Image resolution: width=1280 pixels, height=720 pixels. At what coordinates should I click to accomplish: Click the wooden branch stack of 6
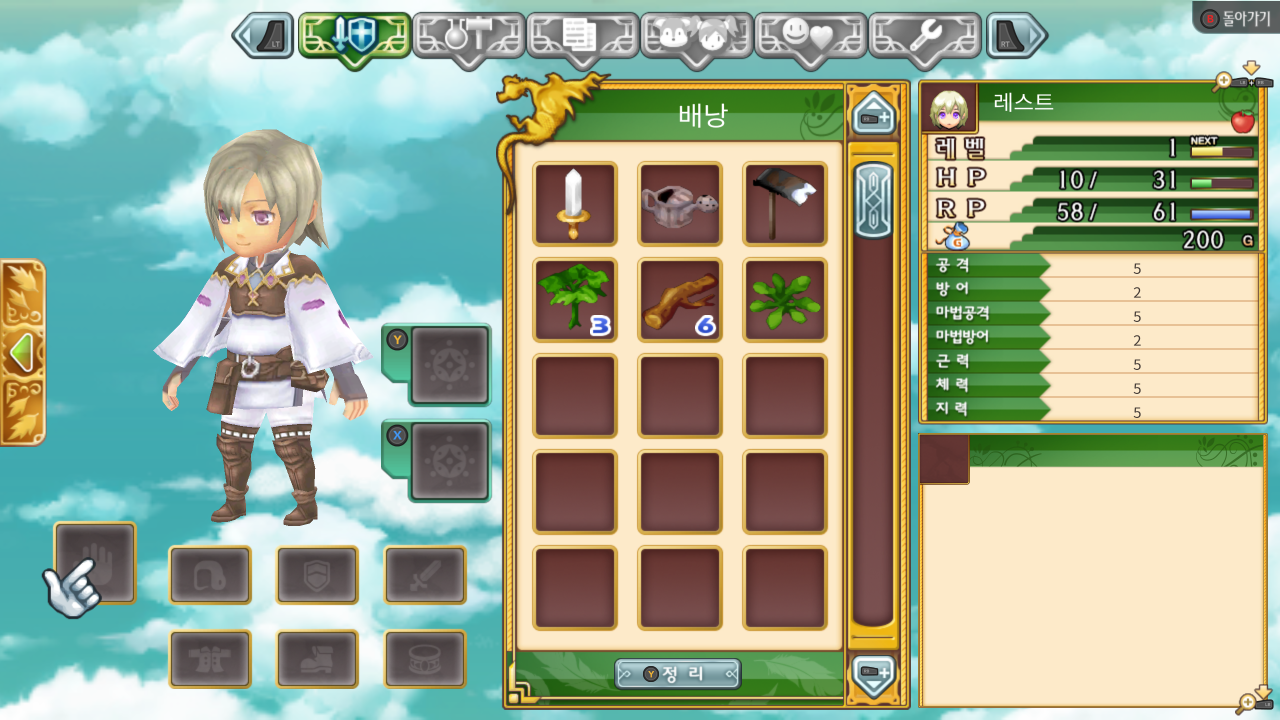tap(680, 300)
